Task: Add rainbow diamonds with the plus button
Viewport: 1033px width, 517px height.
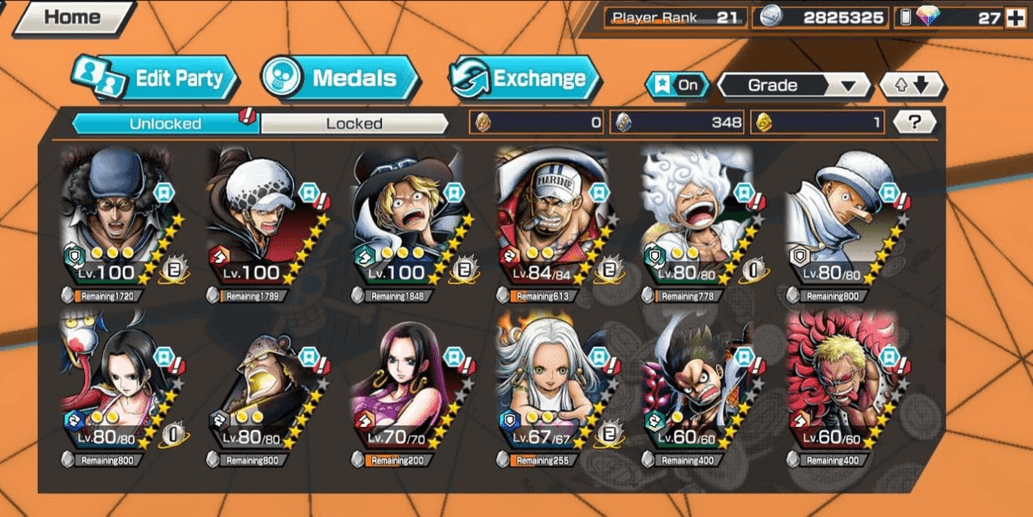Action: [x=1015, y=17]
